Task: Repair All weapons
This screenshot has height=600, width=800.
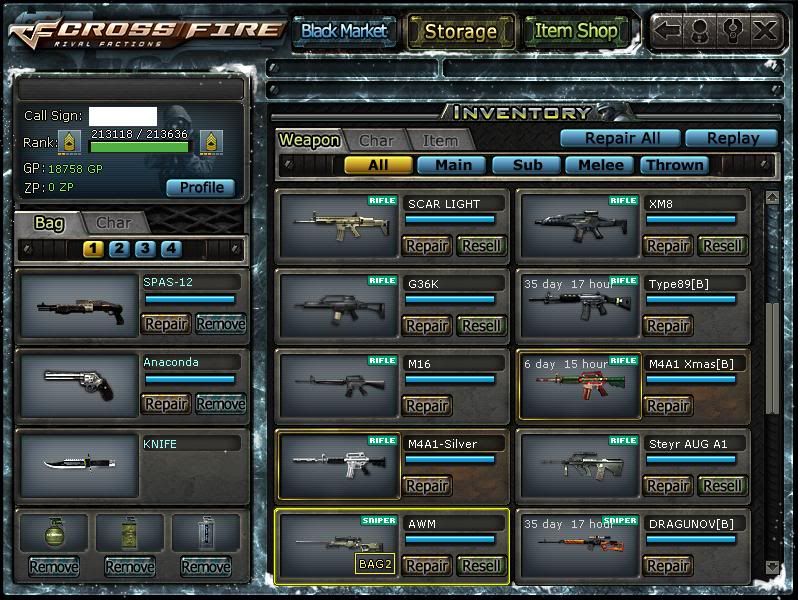Action: pos(618,138)
